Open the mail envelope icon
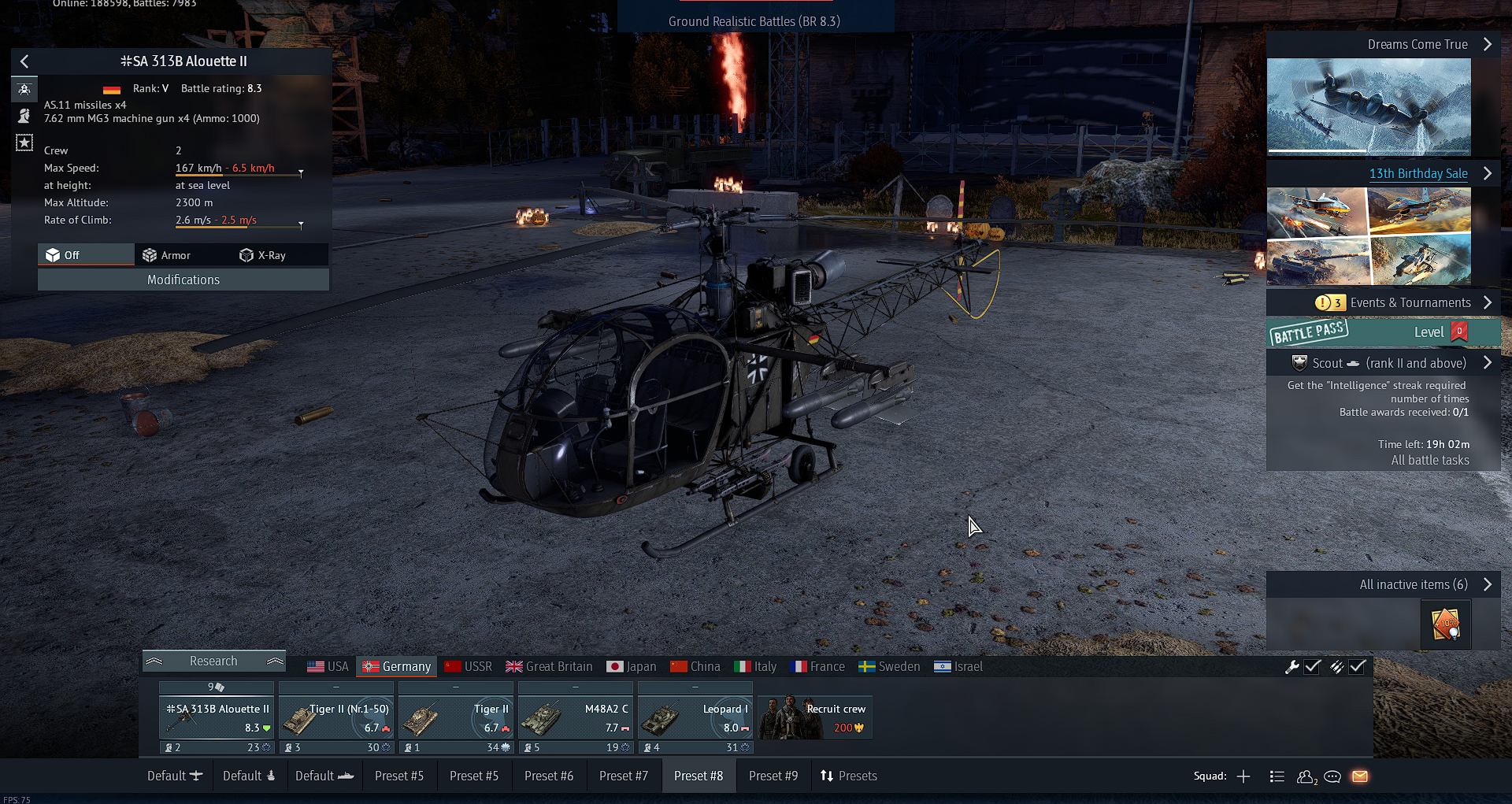Viewport: 1512px width, 804px height. pos(1360,776)
